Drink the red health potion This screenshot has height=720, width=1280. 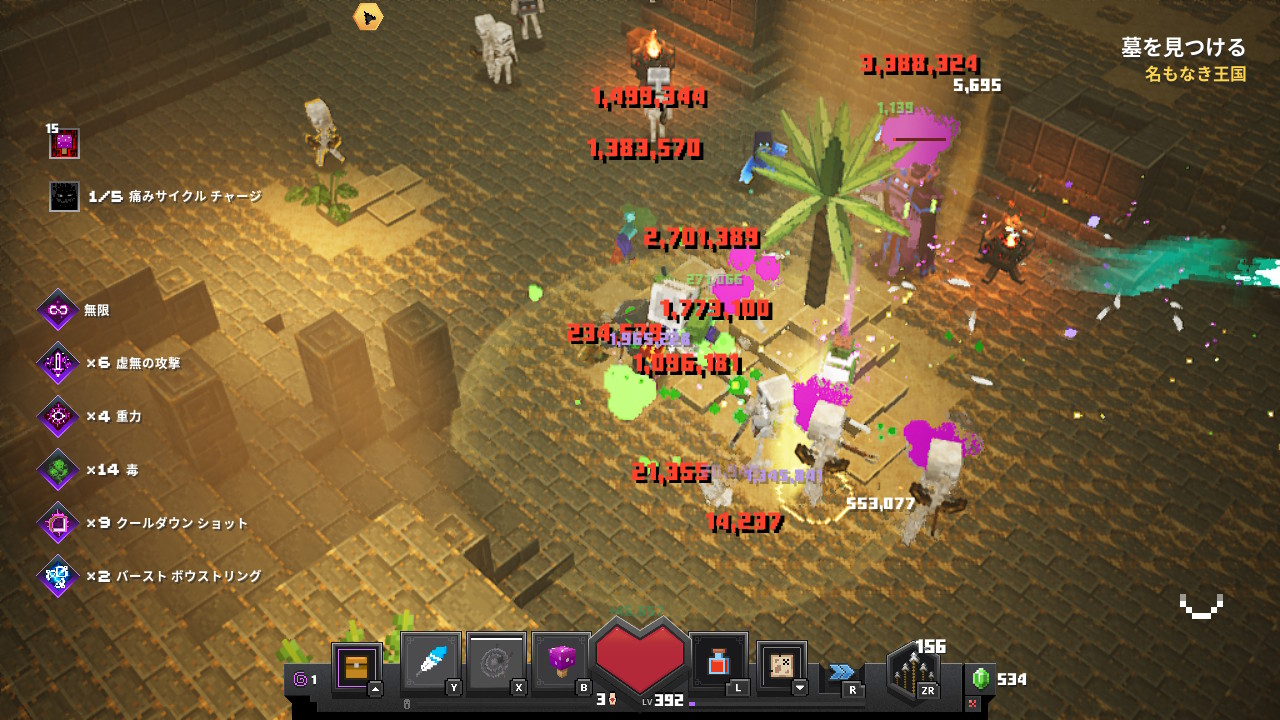[718, 662]
